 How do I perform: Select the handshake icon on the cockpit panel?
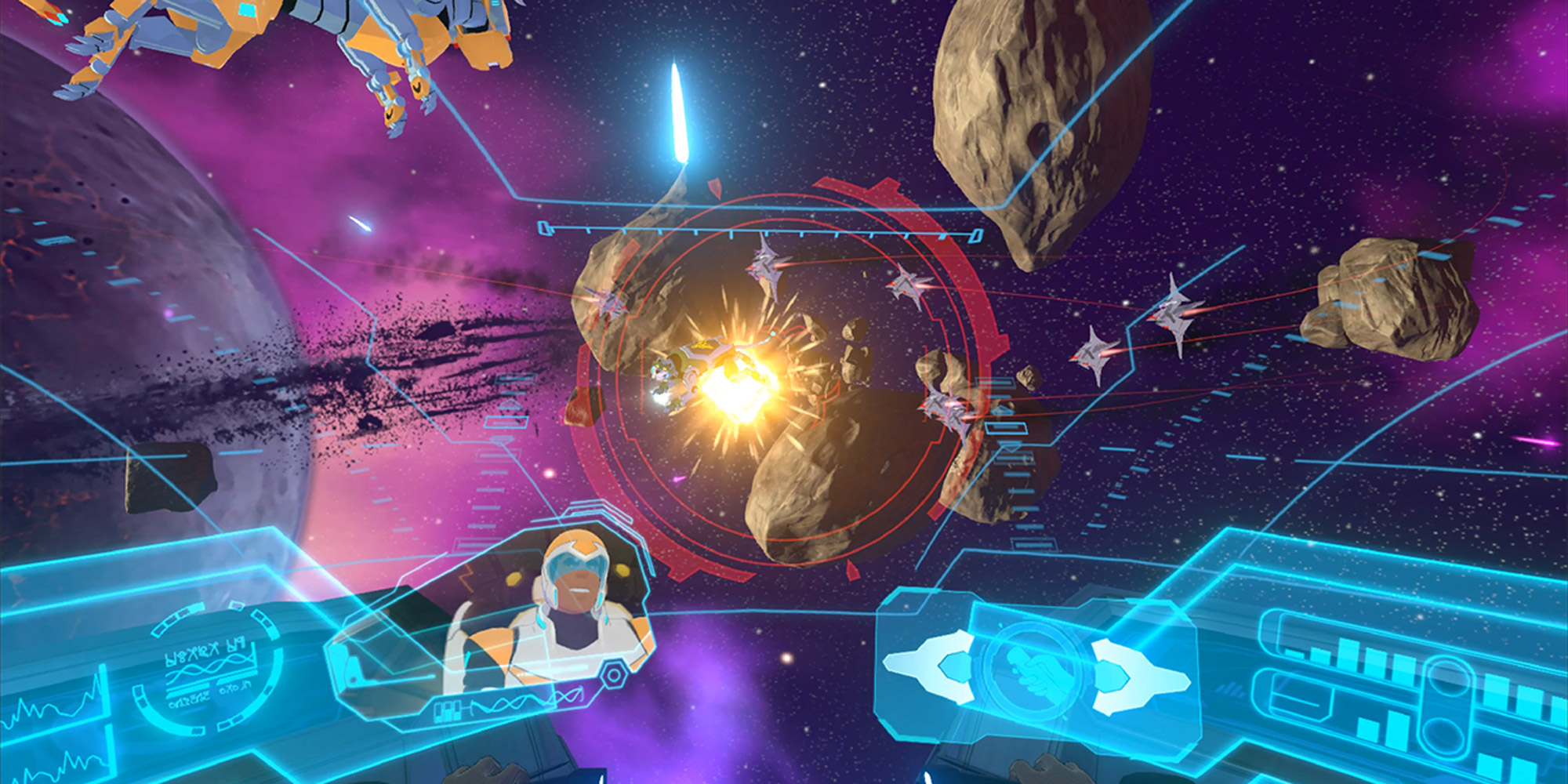coord(1035,673)
